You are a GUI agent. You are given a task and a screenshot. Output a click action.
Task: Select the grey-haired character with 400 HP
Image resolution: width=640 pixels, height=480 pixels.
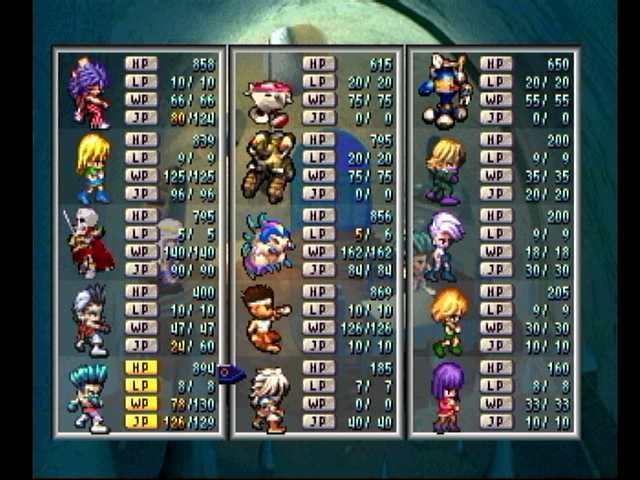[x=90, y=319]
